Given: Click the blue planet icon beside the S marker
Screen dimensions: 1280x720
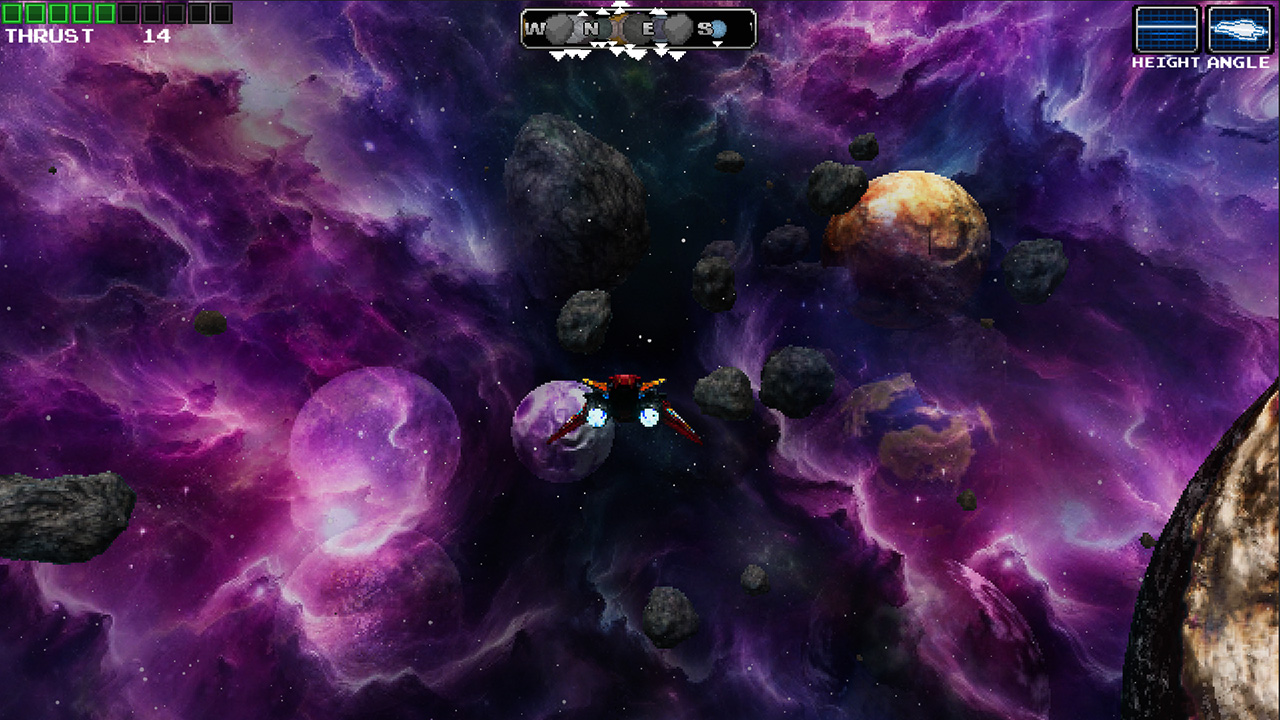Looking at the screenshot, I should click(x=716, y=27).
